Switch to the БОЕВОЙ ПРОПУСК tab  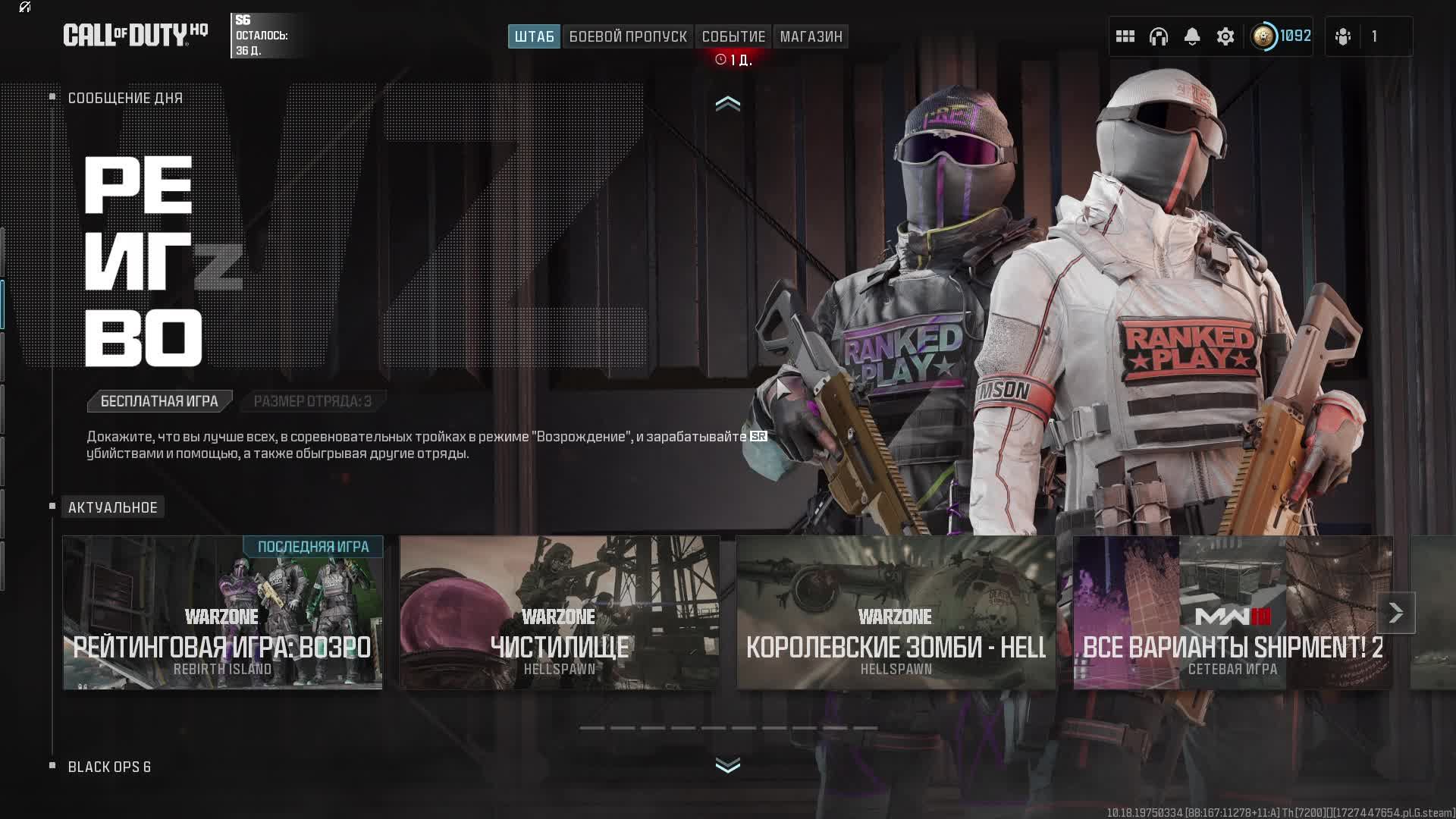point(628,36)
